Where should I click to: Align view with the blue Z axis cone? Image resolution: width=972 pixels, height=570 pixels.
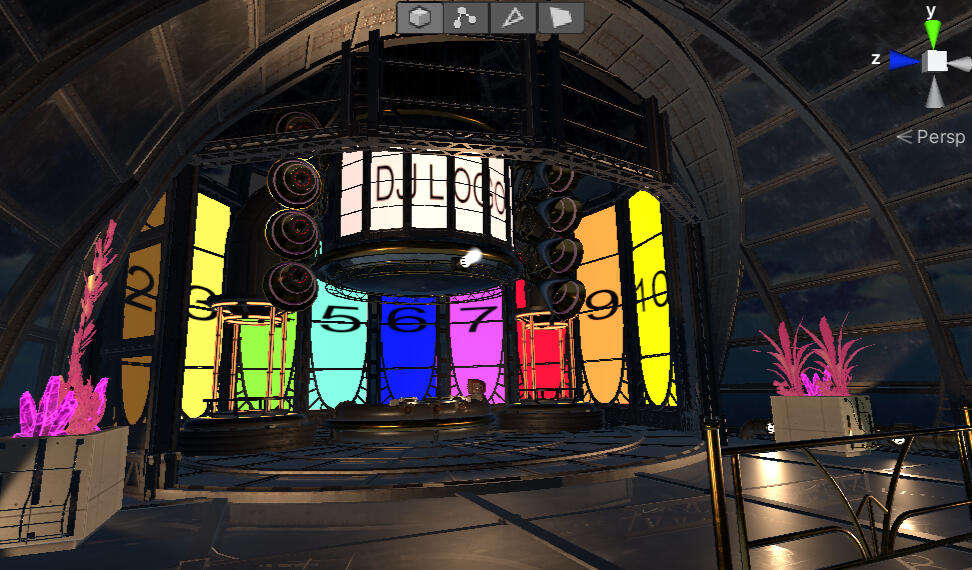click(904, 61)
